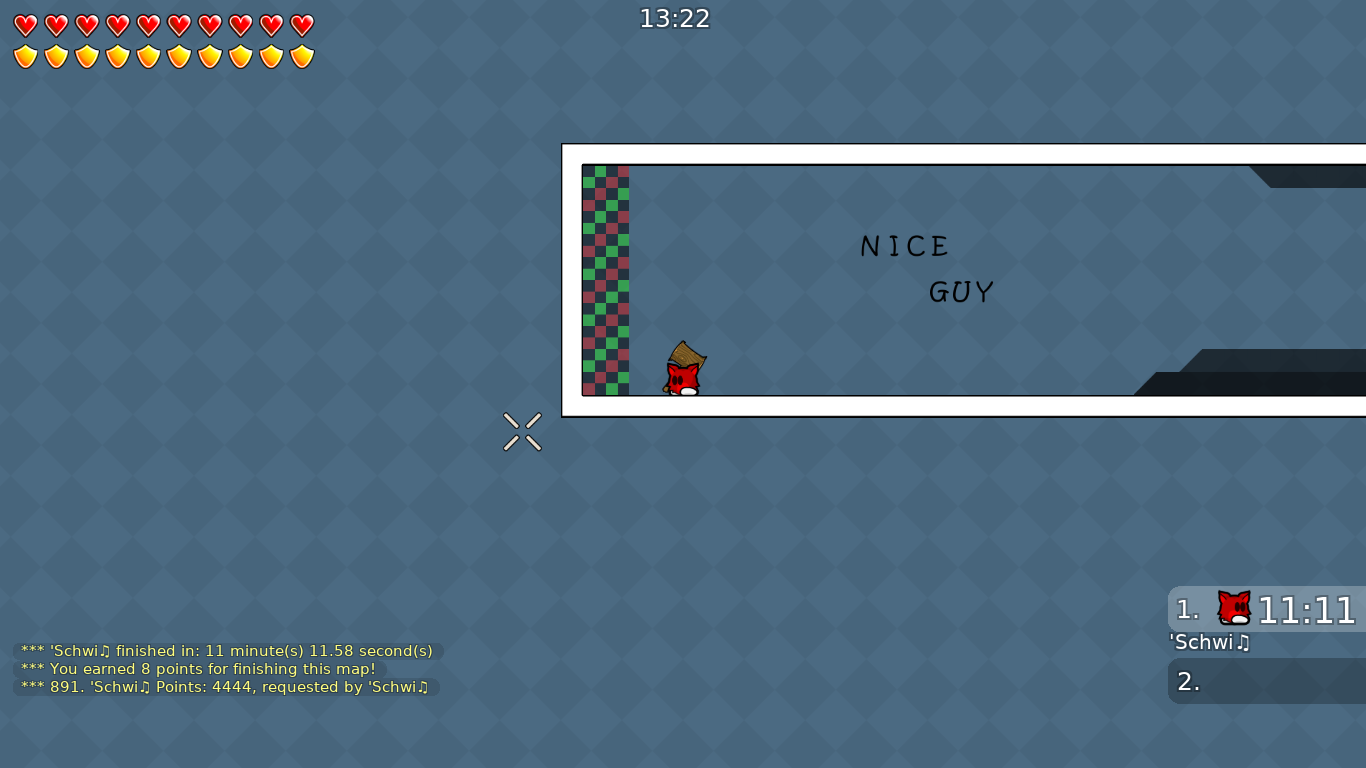Open the rank 1. leaderboard tab

tap(1189, 610)
